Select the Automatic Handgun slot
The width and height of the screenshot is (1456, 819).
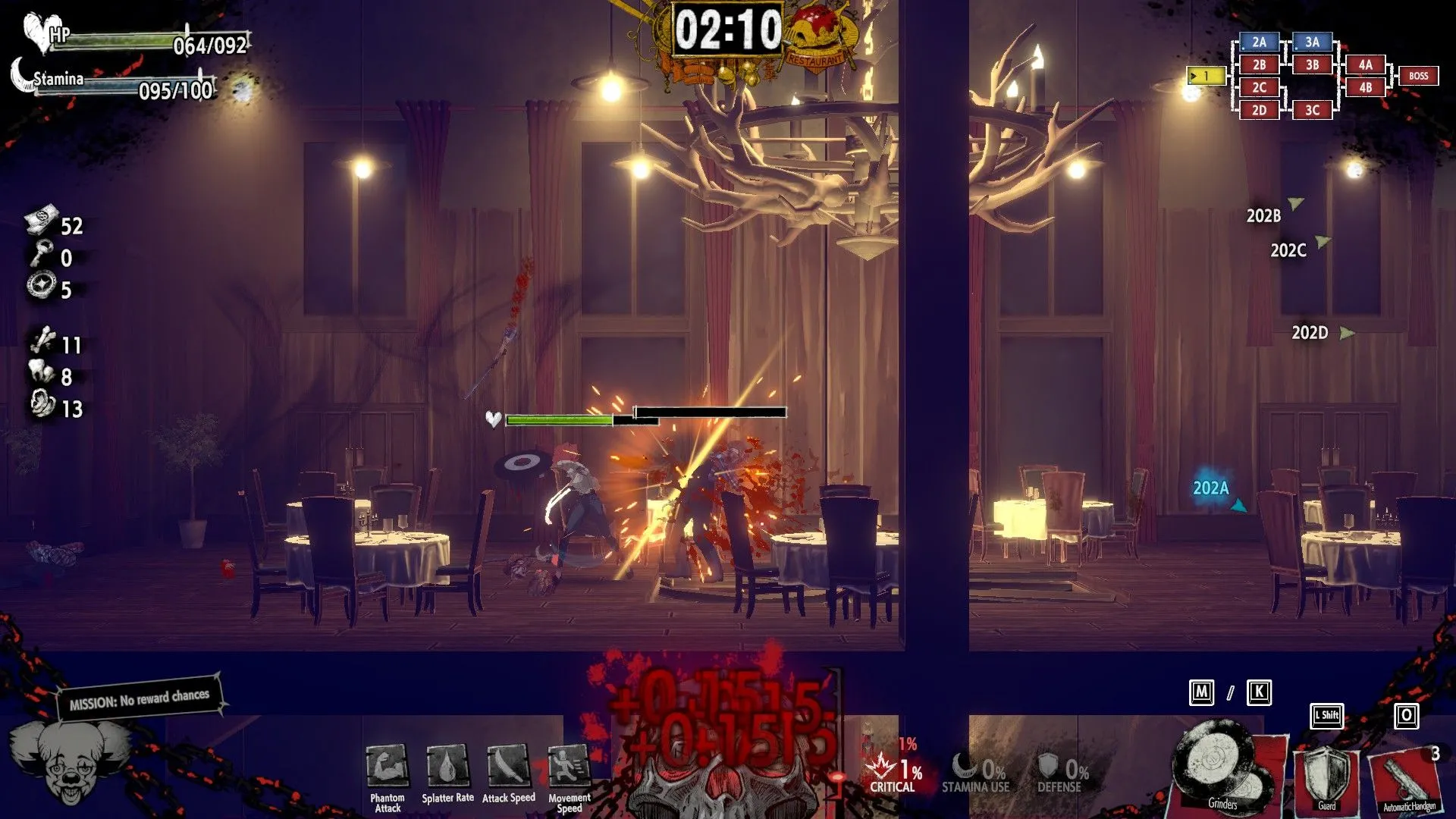point(1408,779)
